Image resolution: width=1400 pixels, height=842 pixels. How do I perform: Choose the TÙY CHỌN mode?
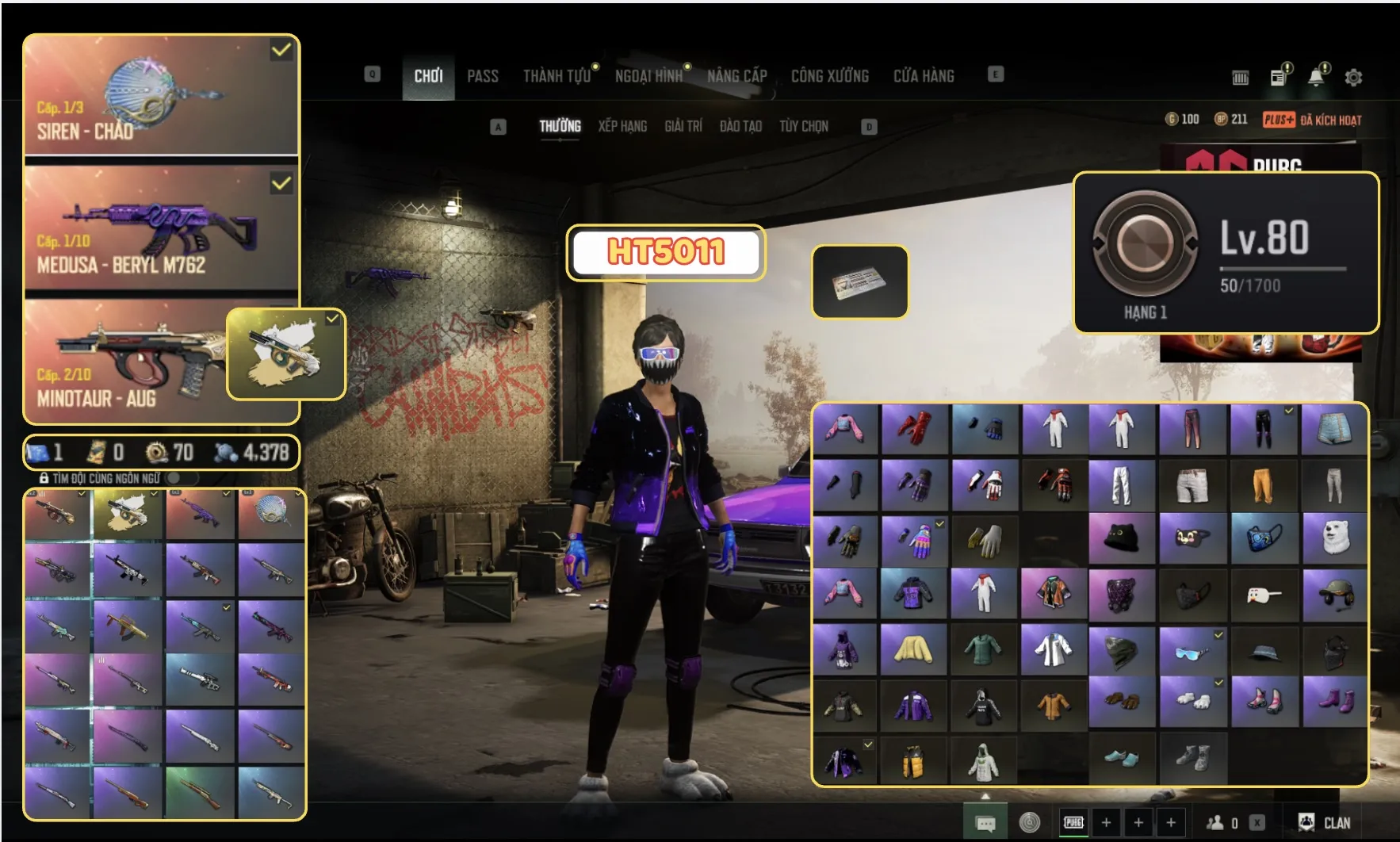(803, 126)
